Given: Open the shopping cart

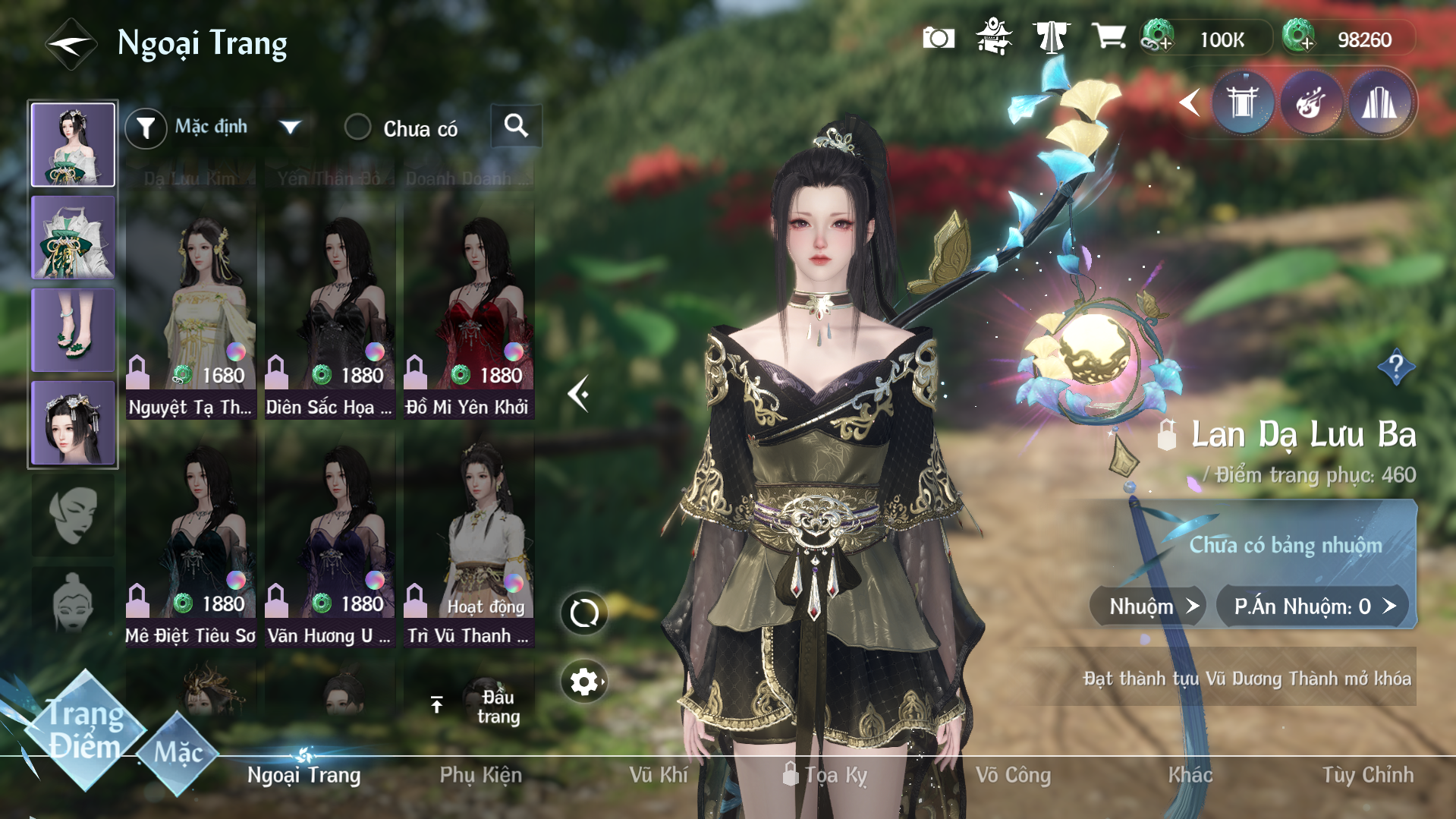Looking at the screenshot, I should coord(1108,36).
